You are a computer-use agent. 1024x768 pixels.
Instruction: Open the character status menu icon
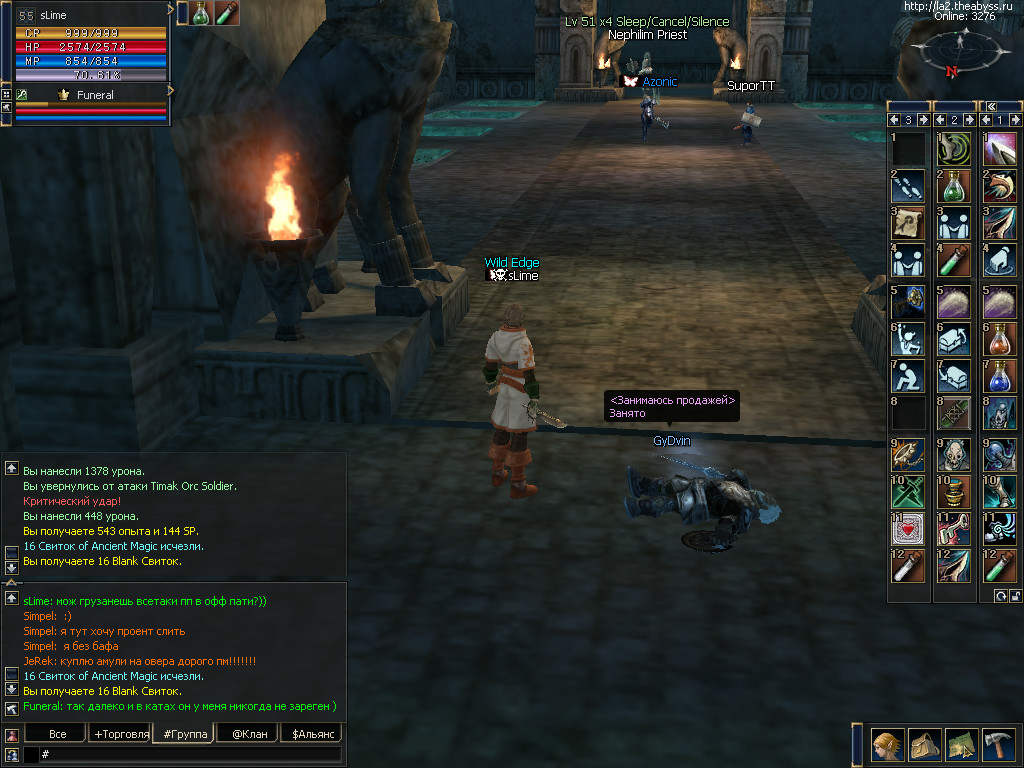click(x=884, y=745)
